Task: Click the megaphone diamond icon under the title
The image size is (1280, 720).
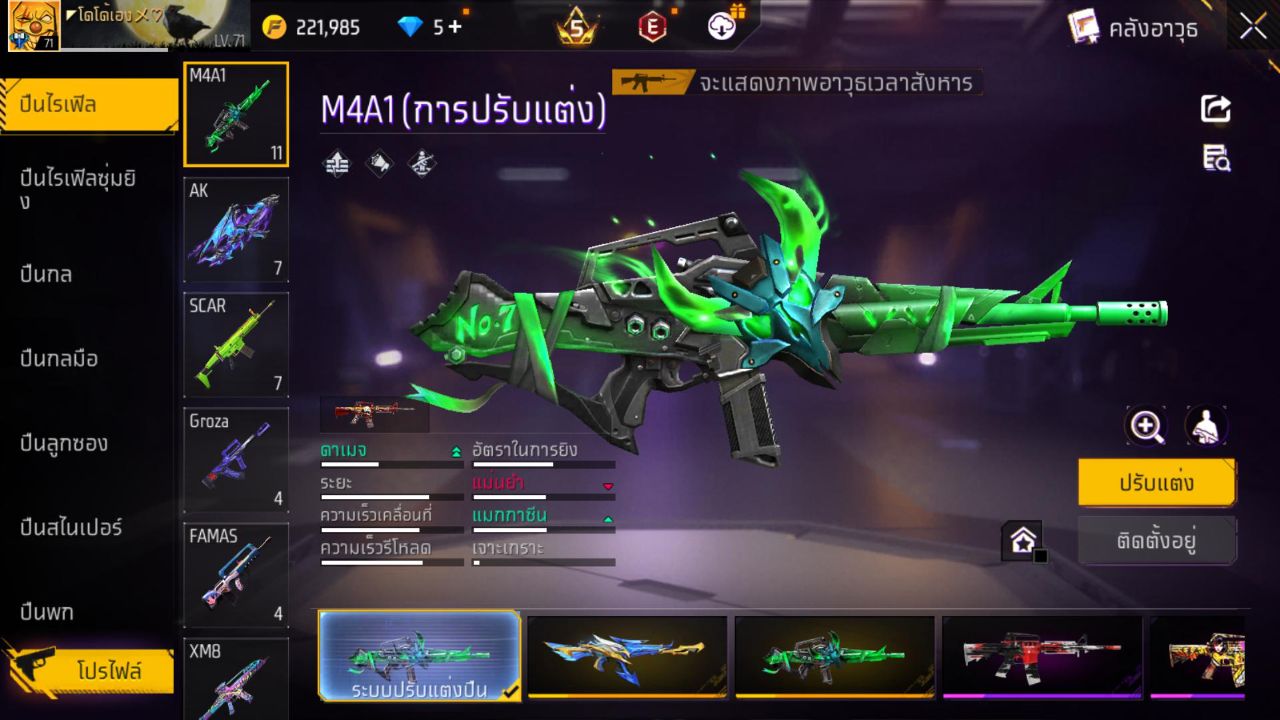Action: tap(380, 163)
